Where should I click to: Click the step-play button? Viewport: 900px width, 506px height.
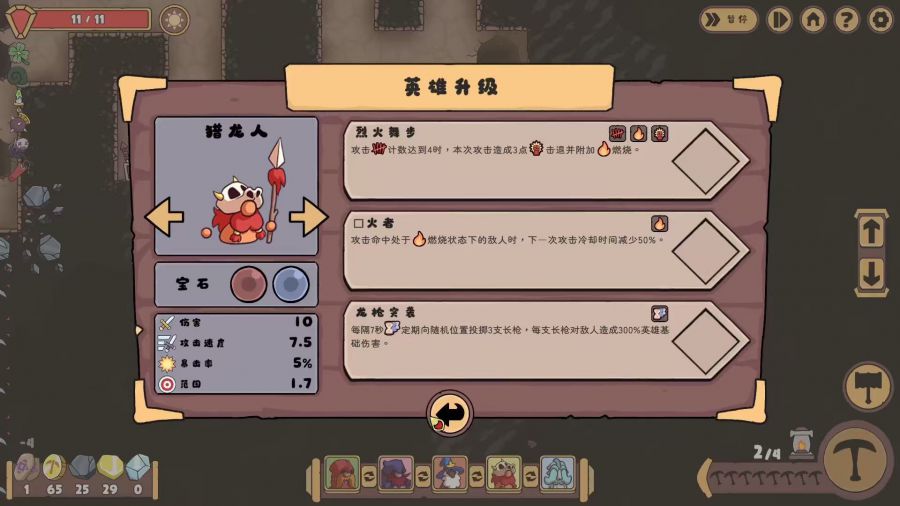tap(779, 19)
